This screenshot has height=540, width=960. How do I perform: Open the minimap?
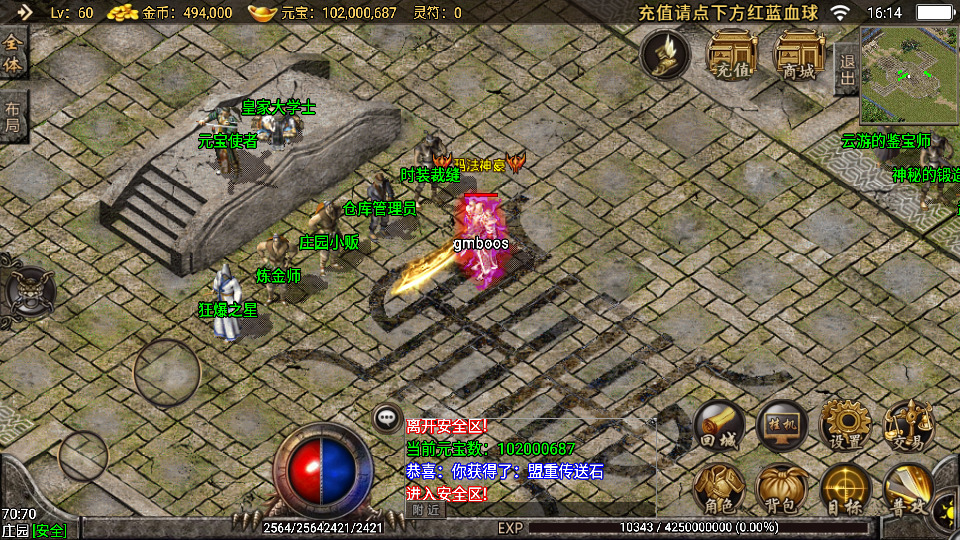pyautogui.click(x=909, y=75)
